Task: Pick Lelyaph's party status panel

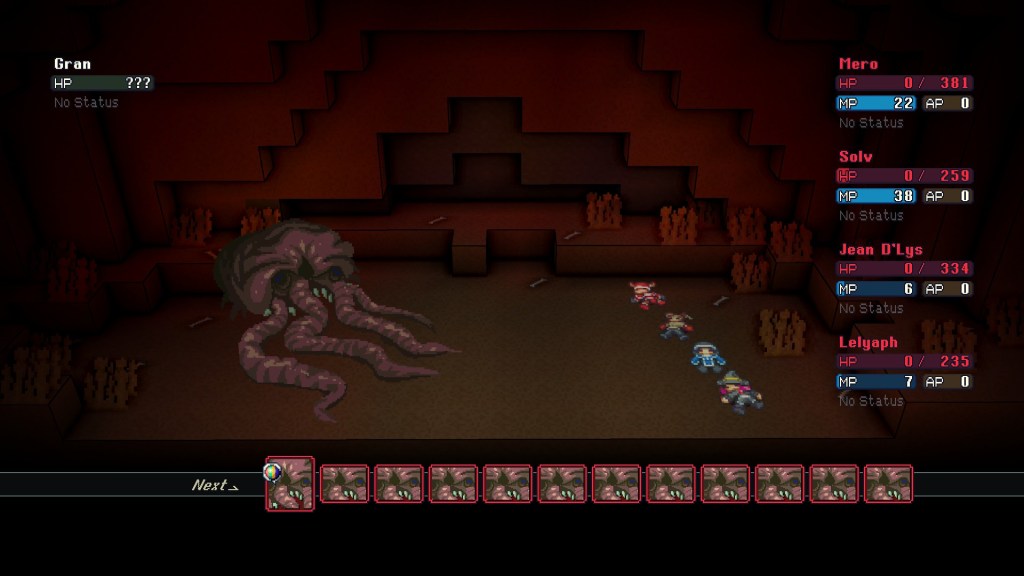Action: click(904, 371)
